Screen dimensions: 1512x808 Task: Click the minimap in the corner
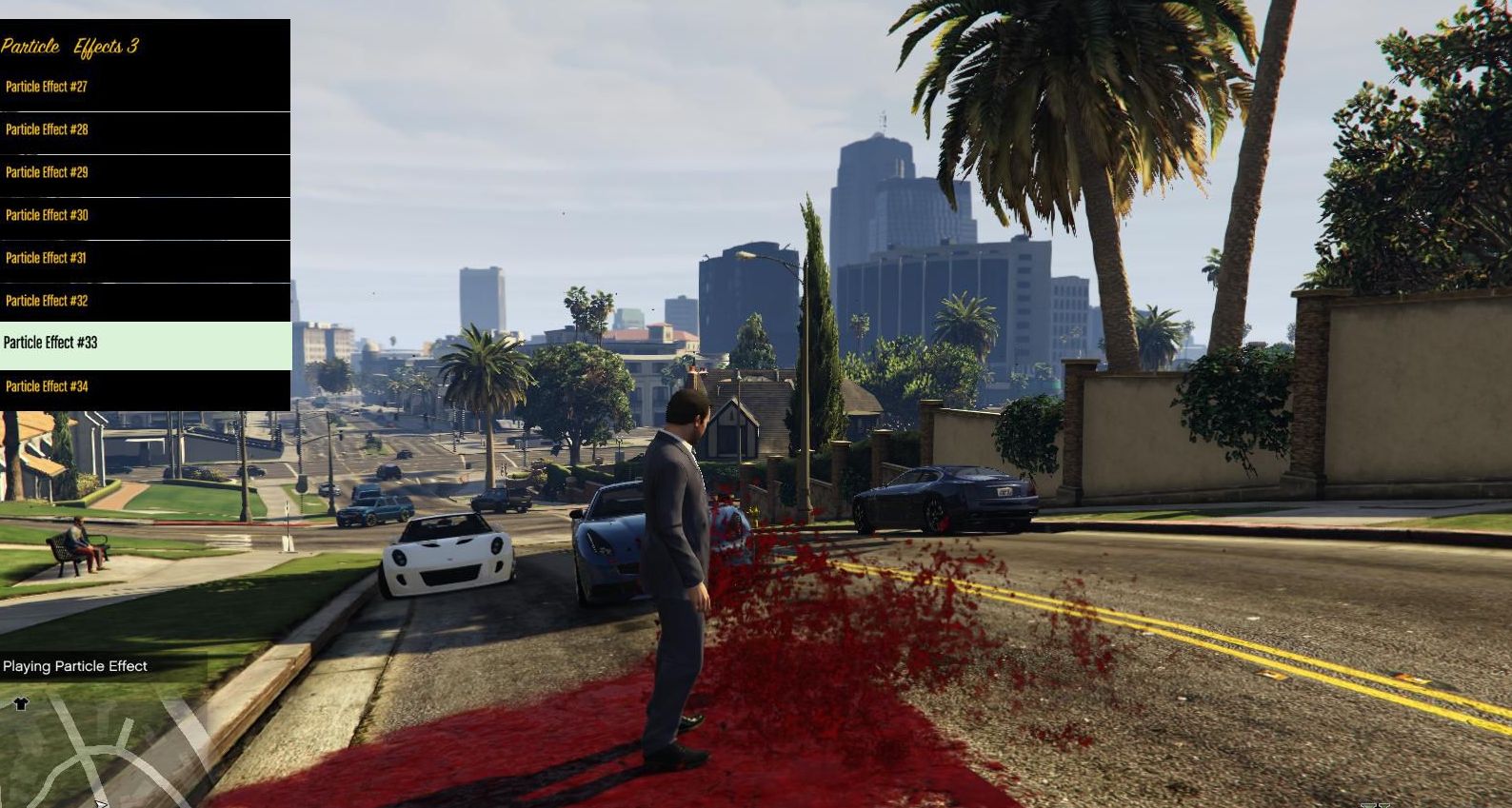click(x=95, y=752)
